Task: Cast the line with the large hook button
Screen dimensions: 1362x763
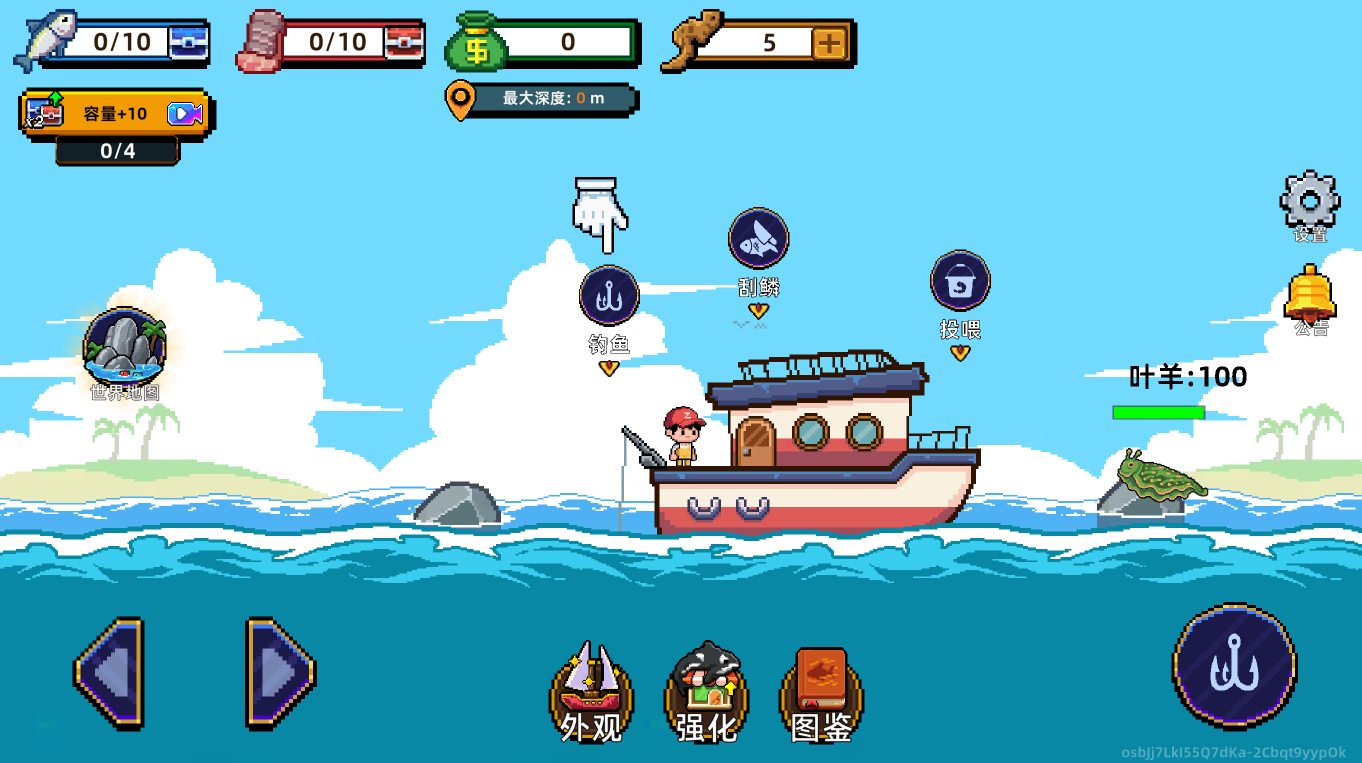Action: (1234, 664)
